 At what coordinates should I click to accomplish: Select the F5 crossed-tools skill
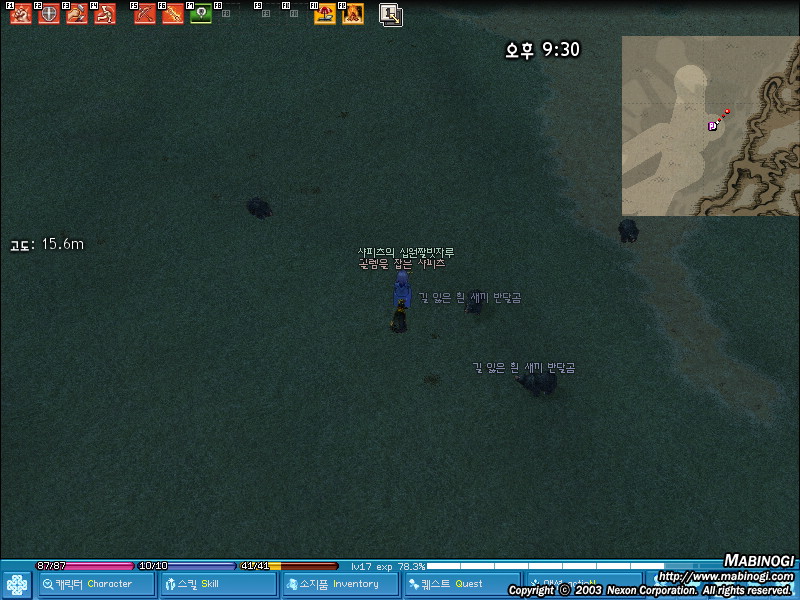(145, 15)
